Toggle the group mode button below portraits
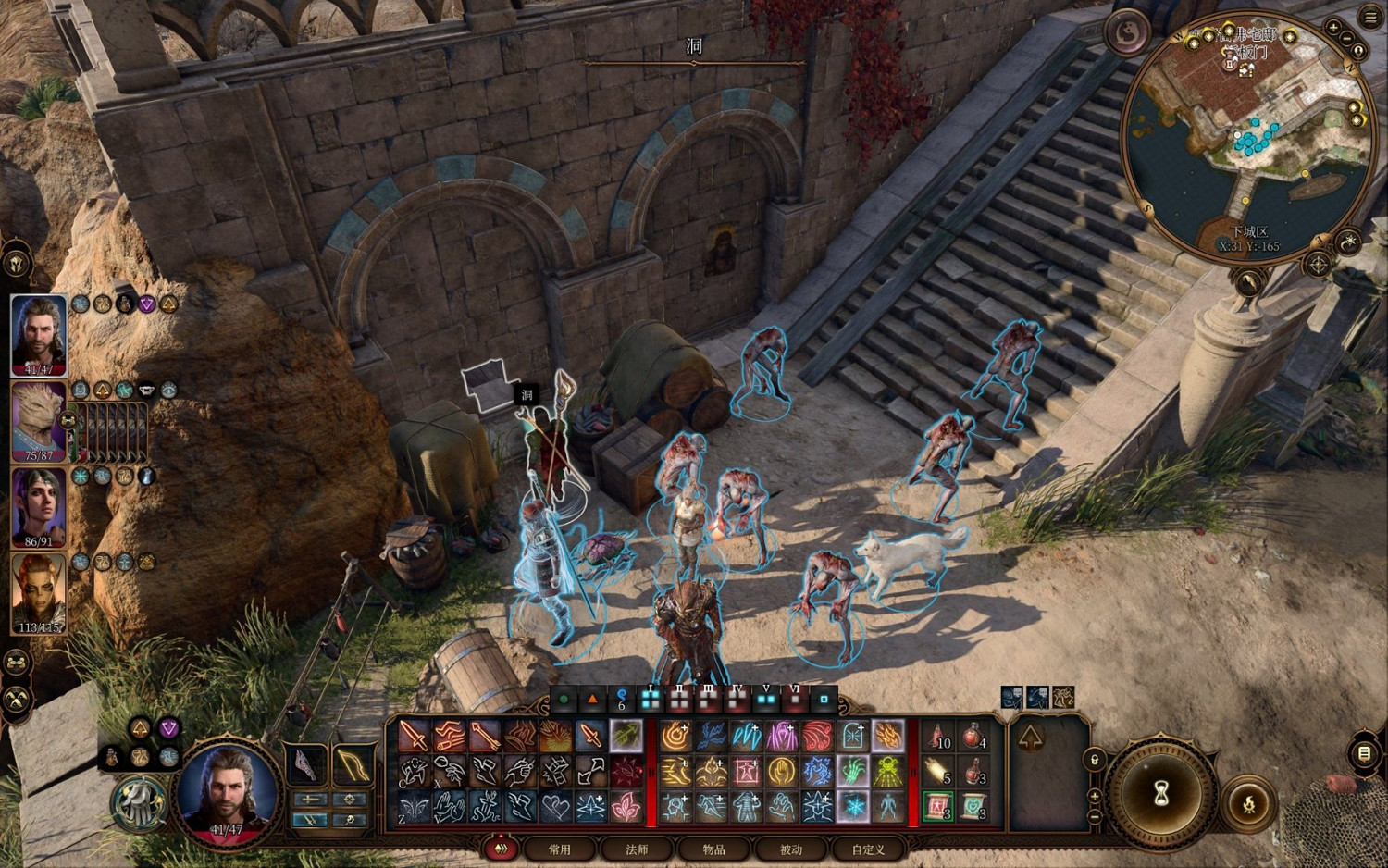The image size is (1388, 868). click(17, 663)
